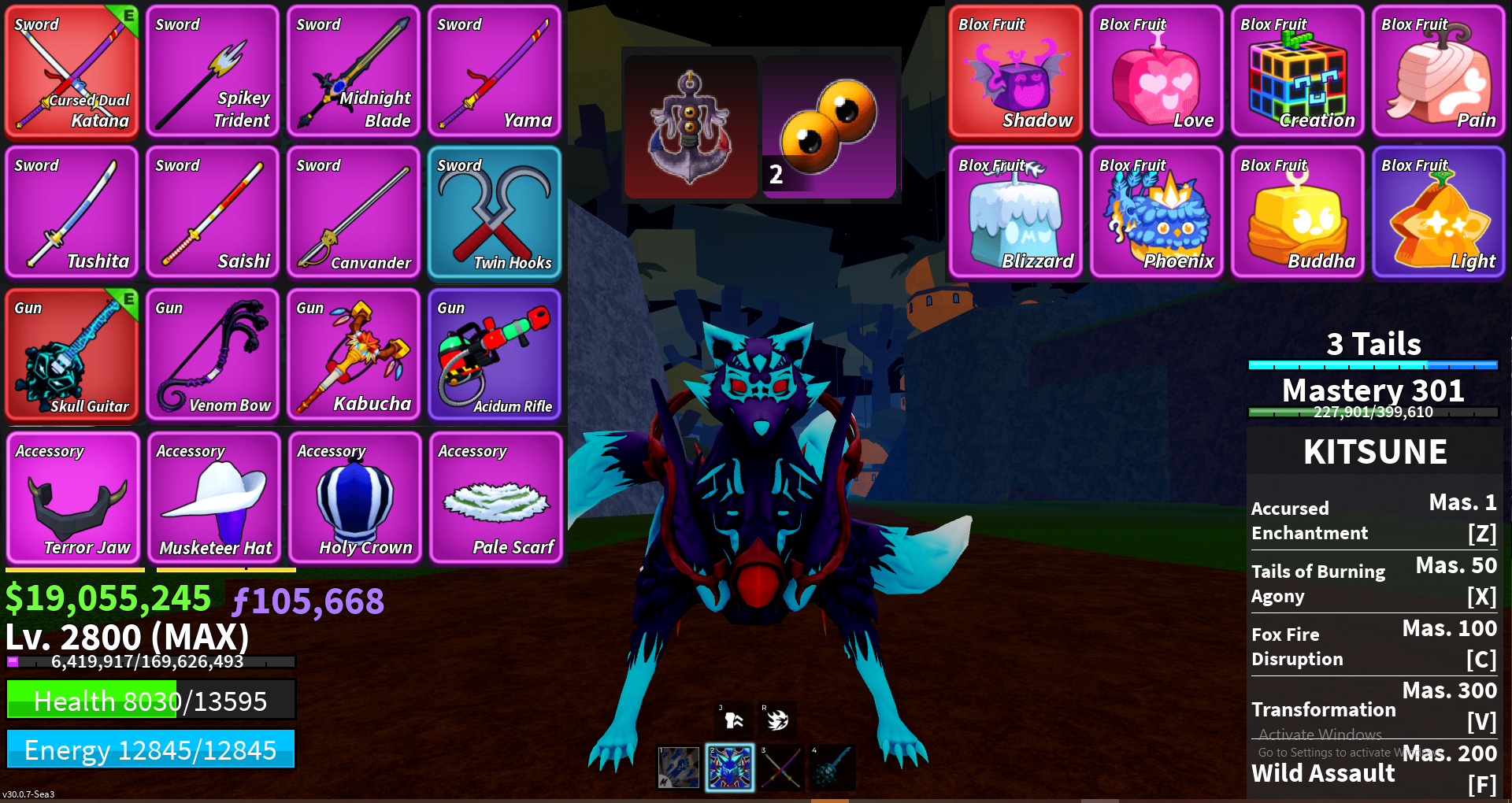Screen dimensions: 1512x803
Task: Choose the Spikey Trident sword
Action: (213, 71)
